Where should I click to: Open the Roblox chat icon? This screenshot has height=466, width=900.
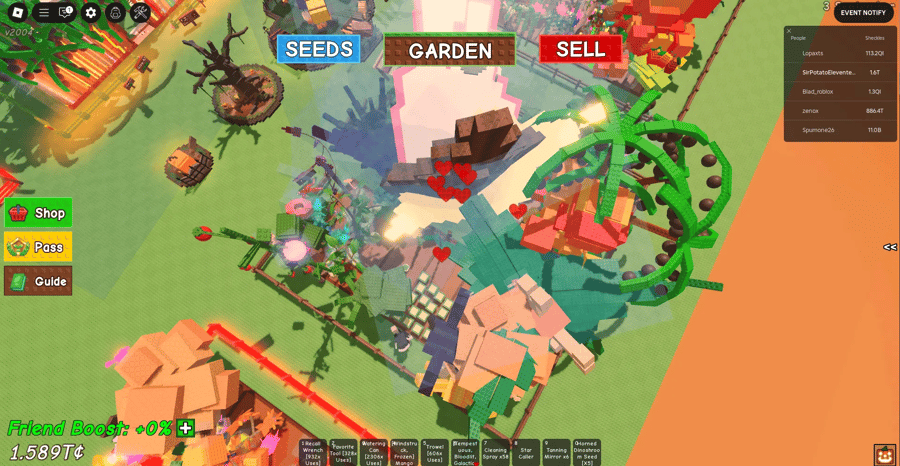coord(66,12)
